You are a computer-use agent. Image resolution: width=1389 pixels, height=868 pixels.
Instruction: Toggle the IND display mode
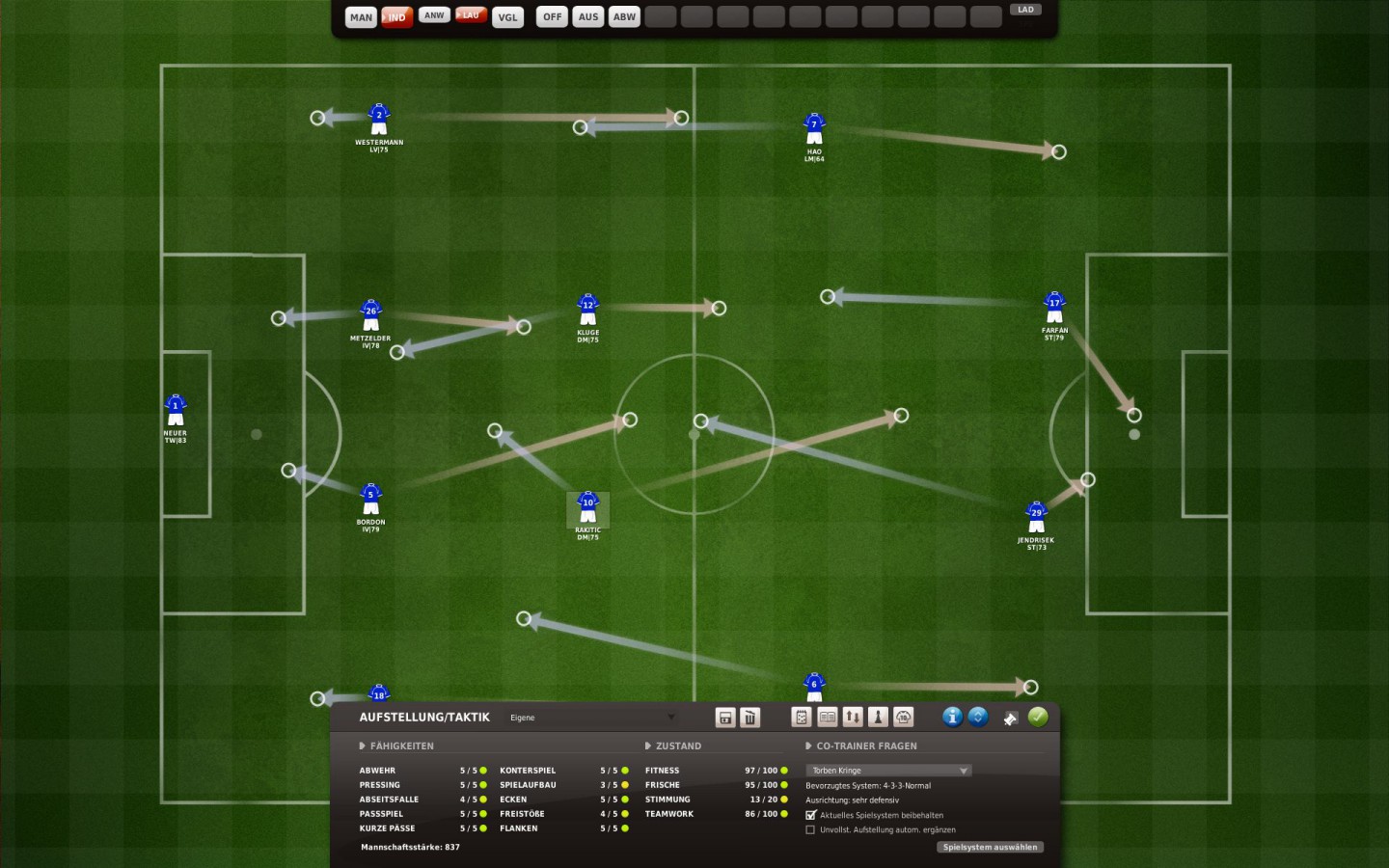[396, 16]
